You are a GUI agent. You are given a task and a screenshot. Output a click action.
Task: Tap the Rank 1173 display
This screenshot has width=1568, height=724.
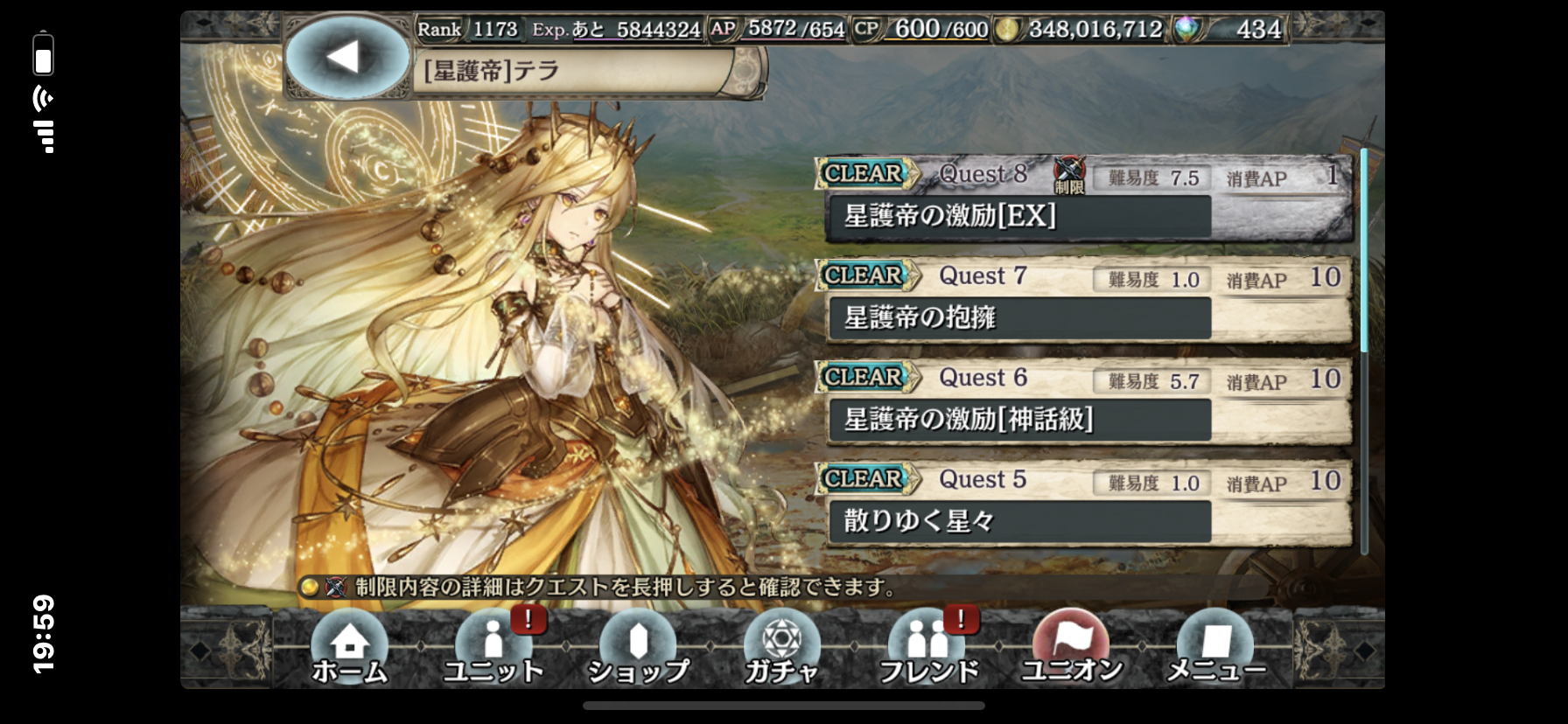point(465,27)
